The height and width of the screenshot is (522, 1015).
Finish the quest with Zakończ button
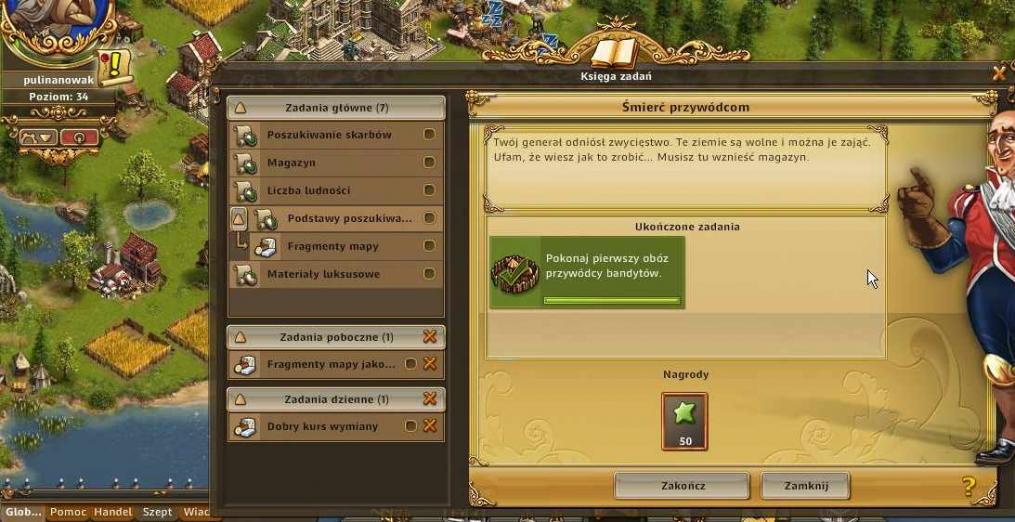coord(682,486)
